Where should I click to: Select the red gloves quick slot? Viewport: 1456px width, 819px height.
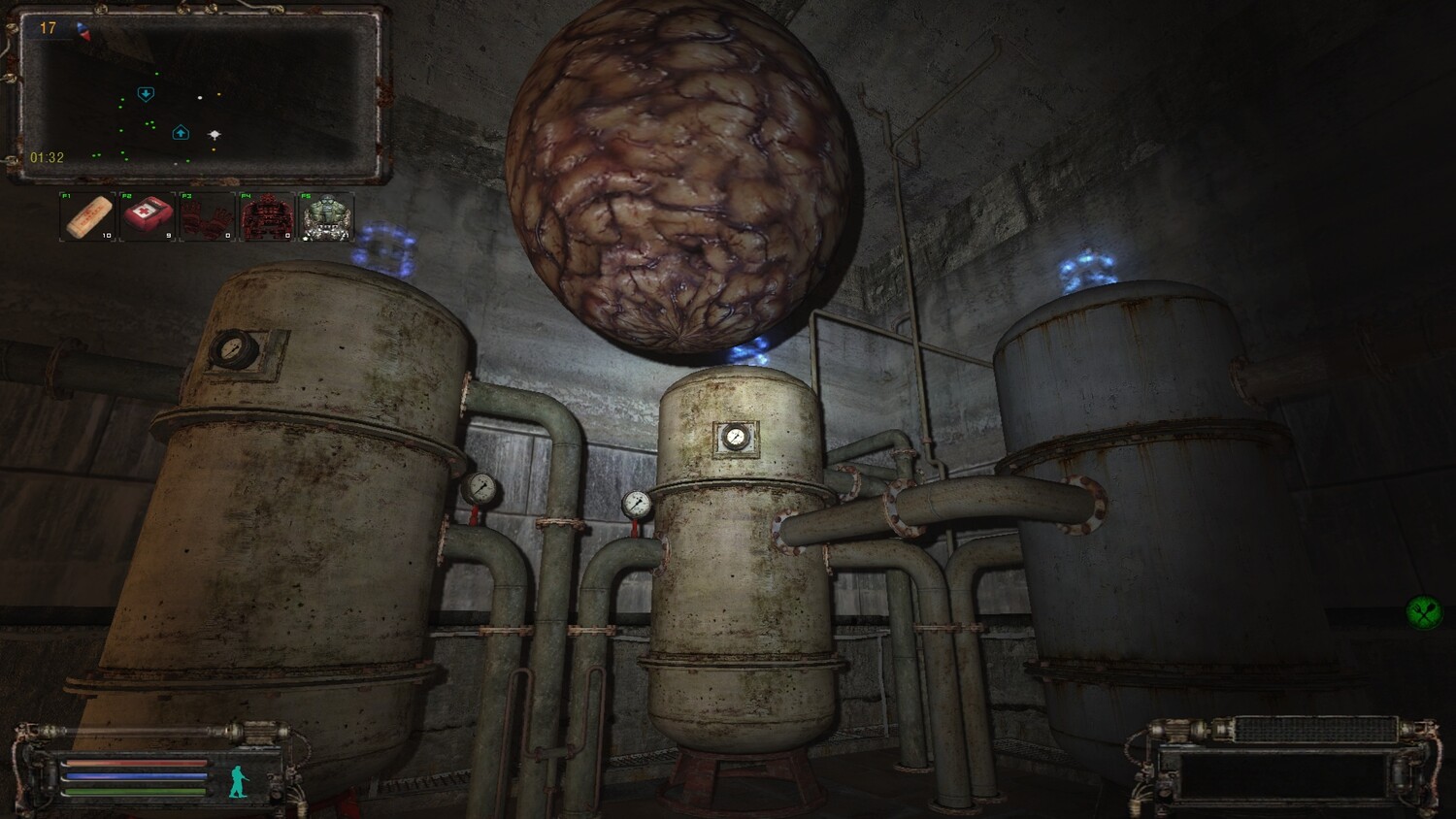[207, 216]
